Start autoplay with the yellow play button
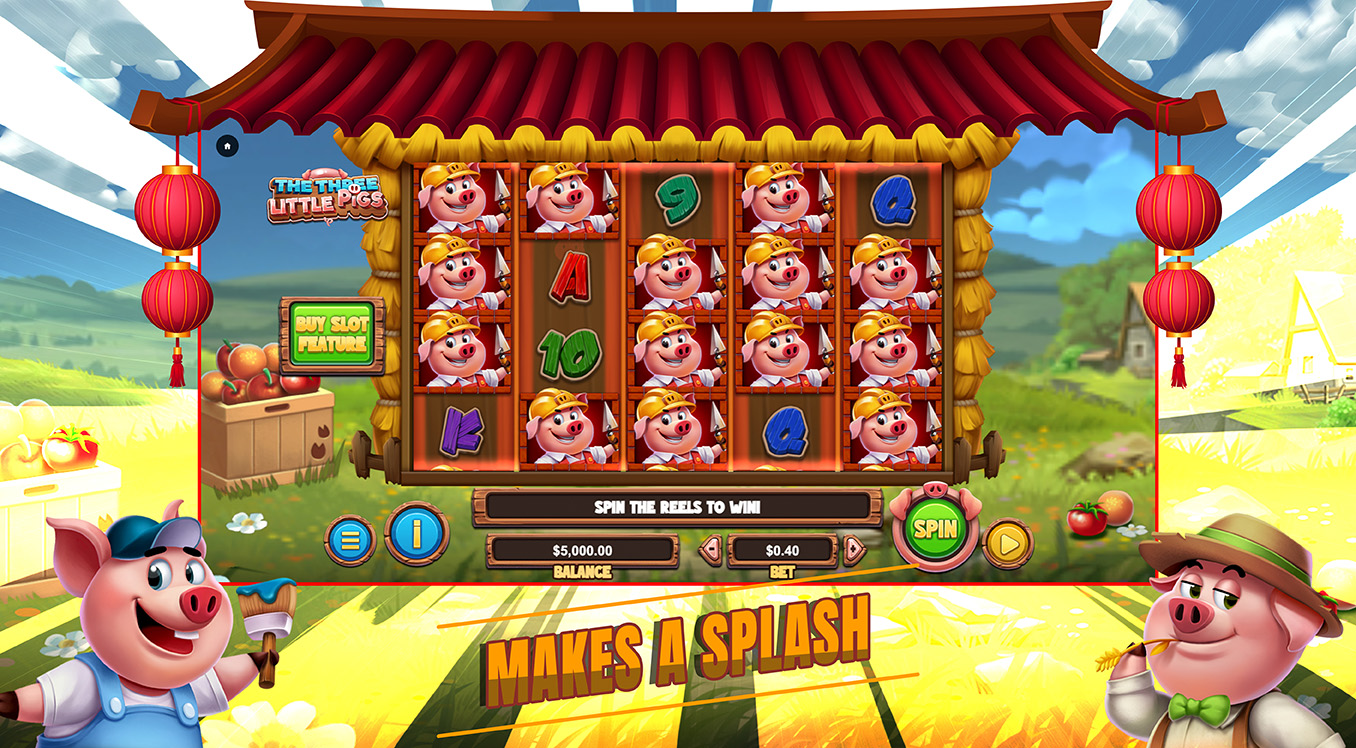Screen dimensions: 1356x748 pyautogui.click(x=1007, y=544)
